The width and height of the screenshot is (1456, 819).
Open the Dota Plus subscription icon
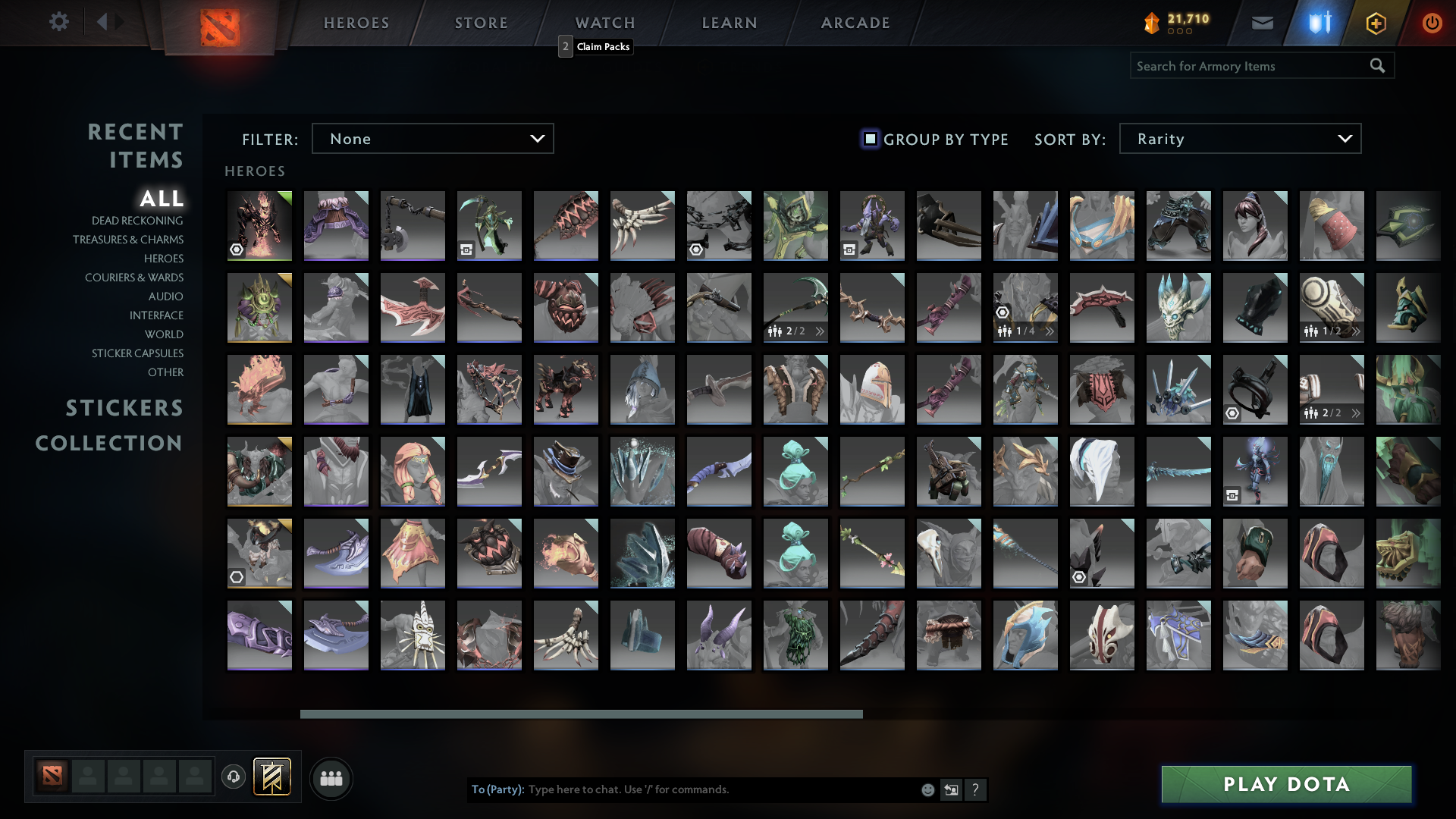1376,23
